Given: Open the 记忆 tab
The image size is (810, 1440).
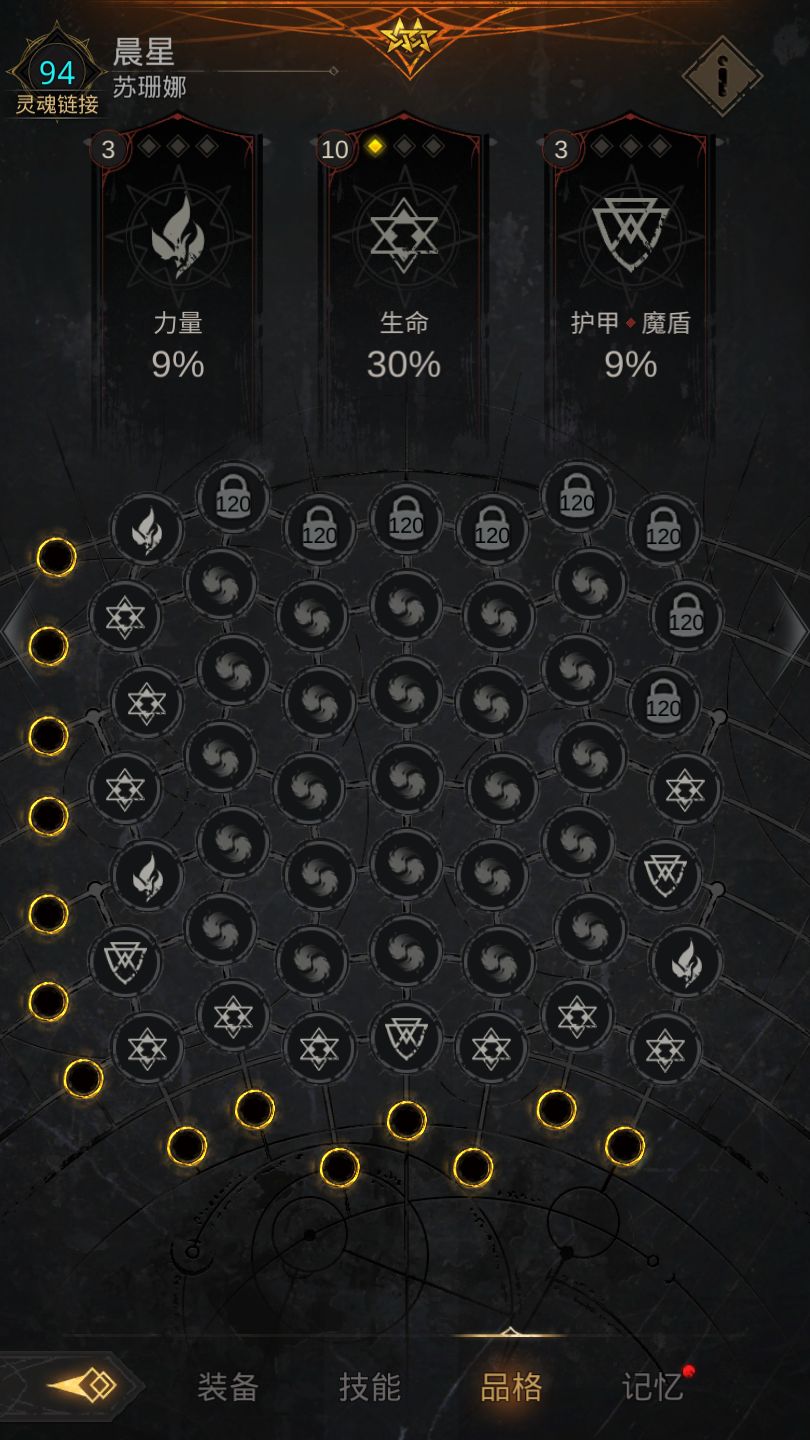Looking at the screenshot, I should tap(653, 1387).
